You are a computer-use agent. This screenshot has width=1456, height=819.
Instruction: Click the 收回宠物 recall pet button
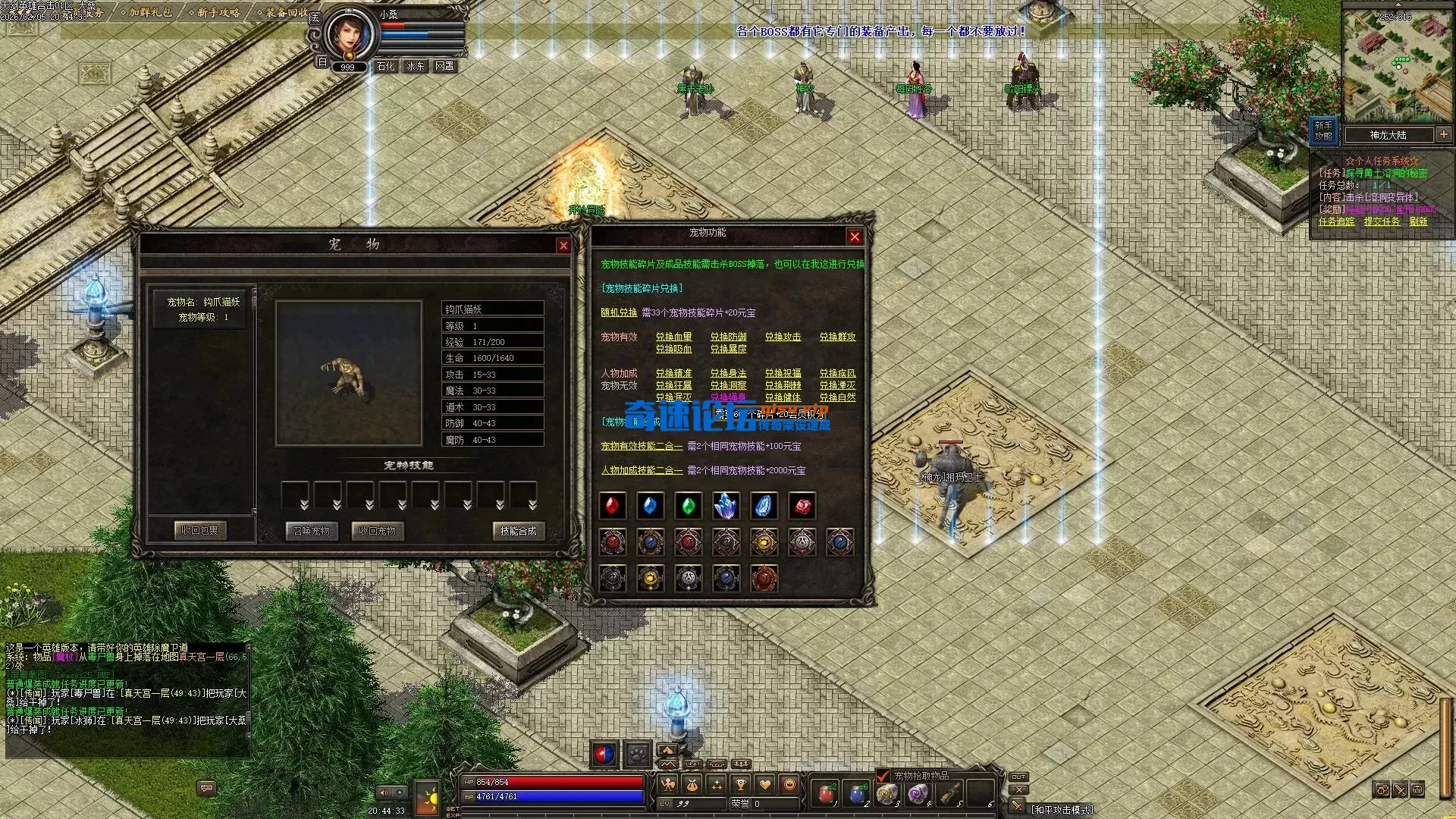click(x=378, y=531)
